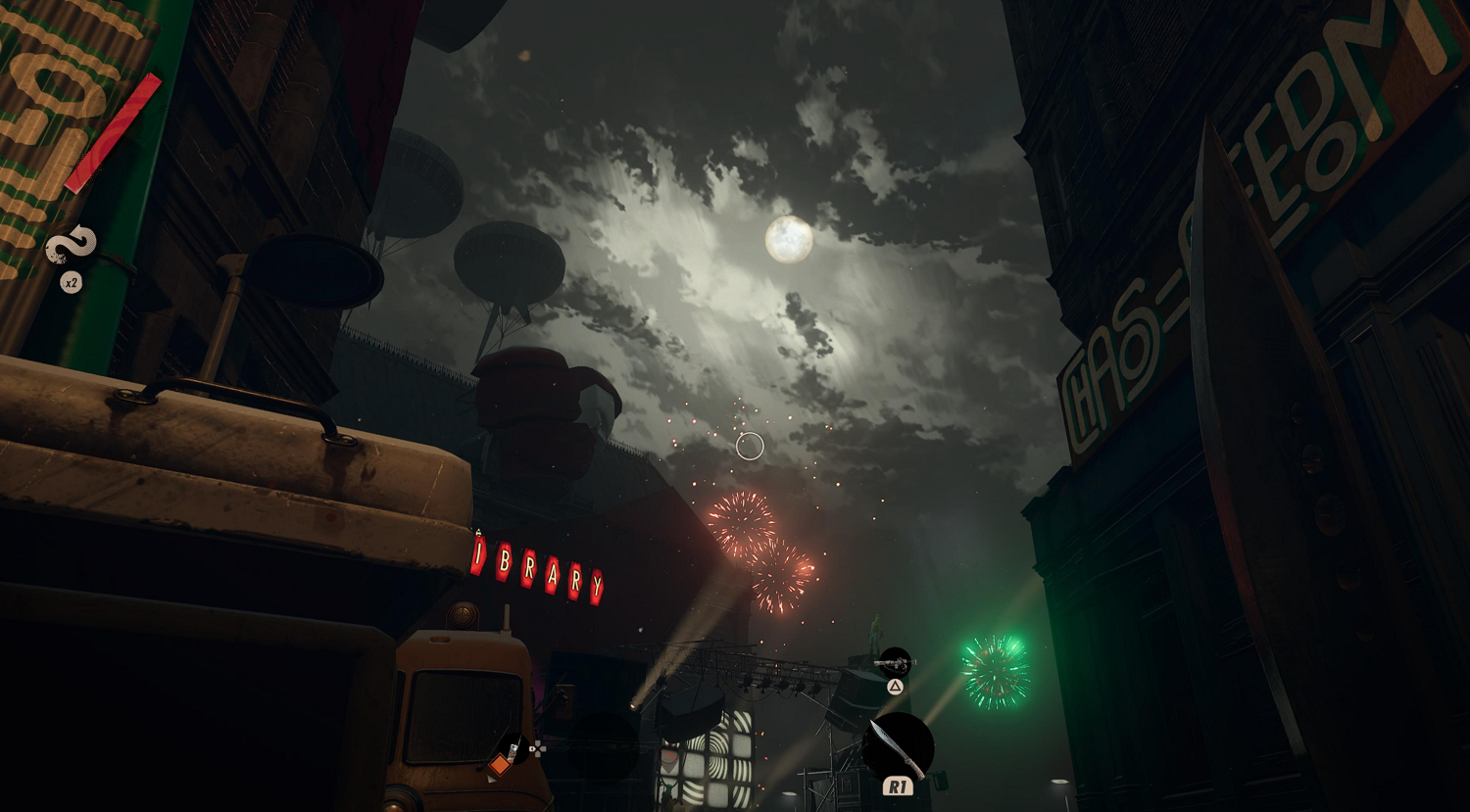This screenshot has height=812, width=1470.
Task: Select the machete weapon icon
Action: [897, 747]
